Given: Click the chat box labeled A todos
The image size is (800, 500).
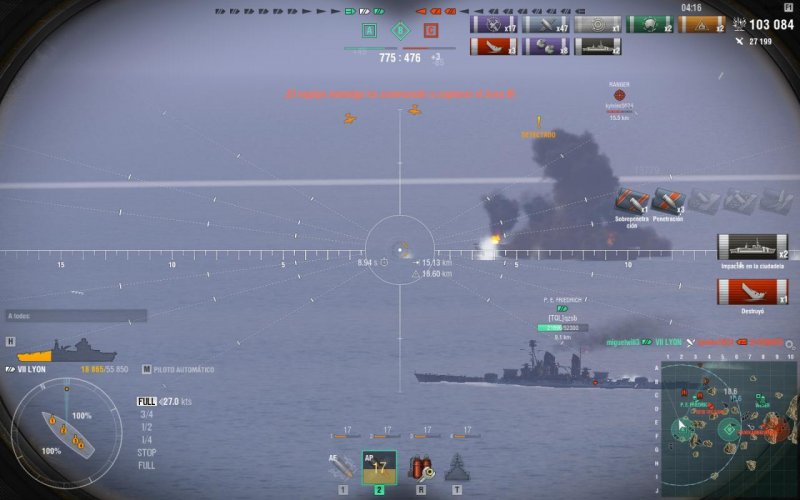Looking at the screenshot, I should pos(76,316).
